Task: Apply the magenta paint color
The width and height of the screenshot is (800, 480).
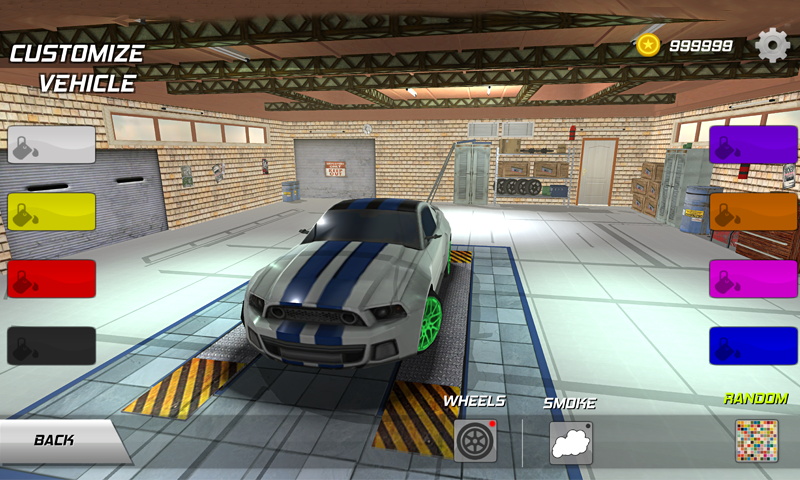Action: tap(753, 279)
